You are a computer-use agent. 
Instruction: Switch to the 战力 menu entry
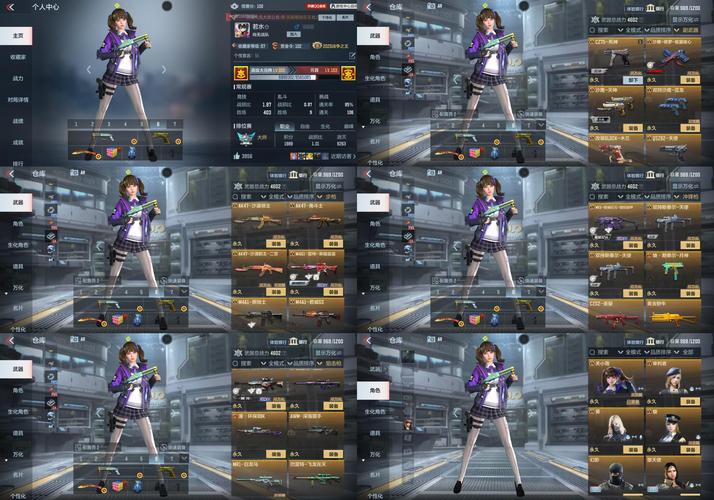(17, 78)
